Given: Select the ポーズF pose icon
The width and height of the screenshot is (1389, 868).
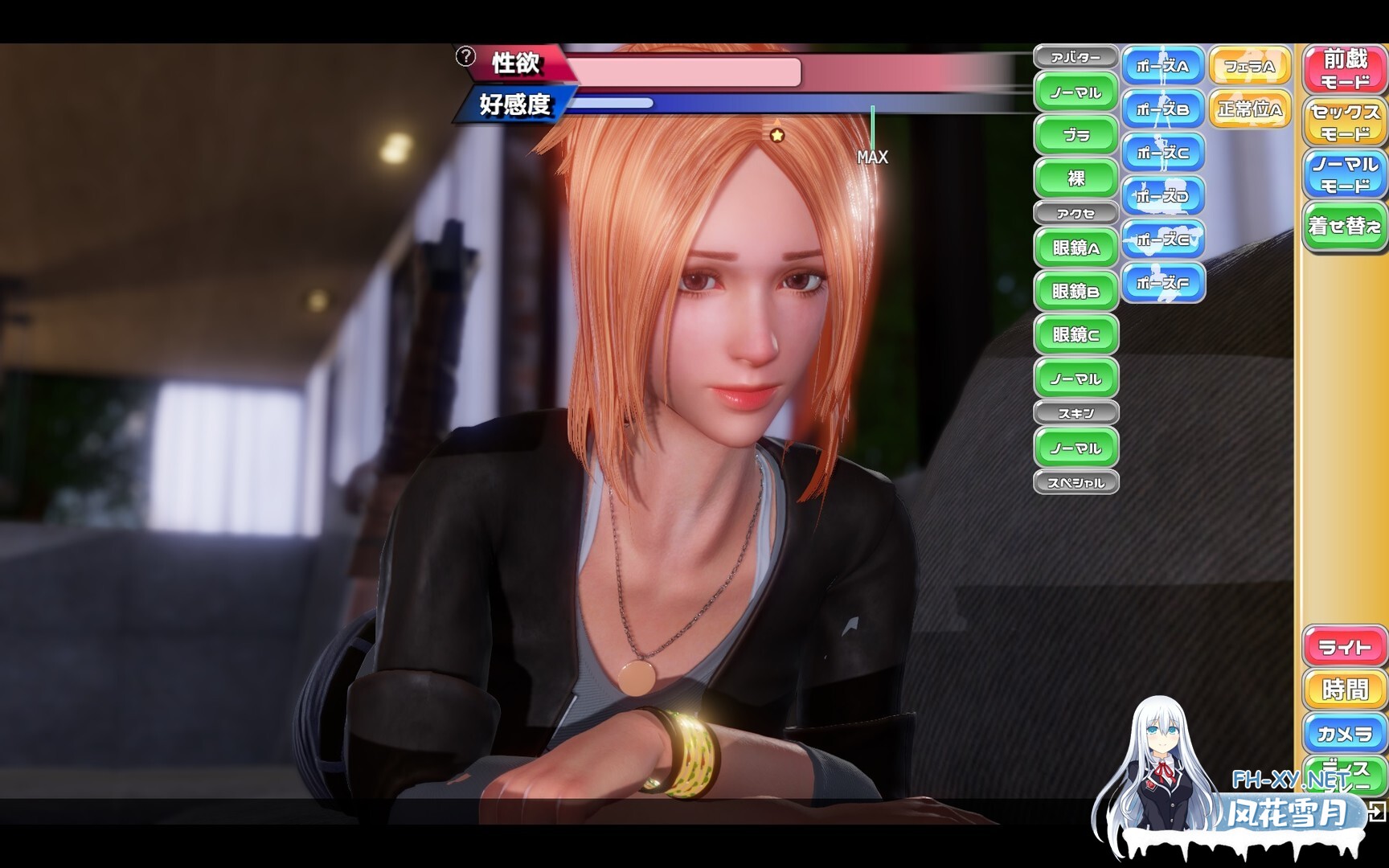Looking at the screenshot, I should click(x=1165, y=281).
